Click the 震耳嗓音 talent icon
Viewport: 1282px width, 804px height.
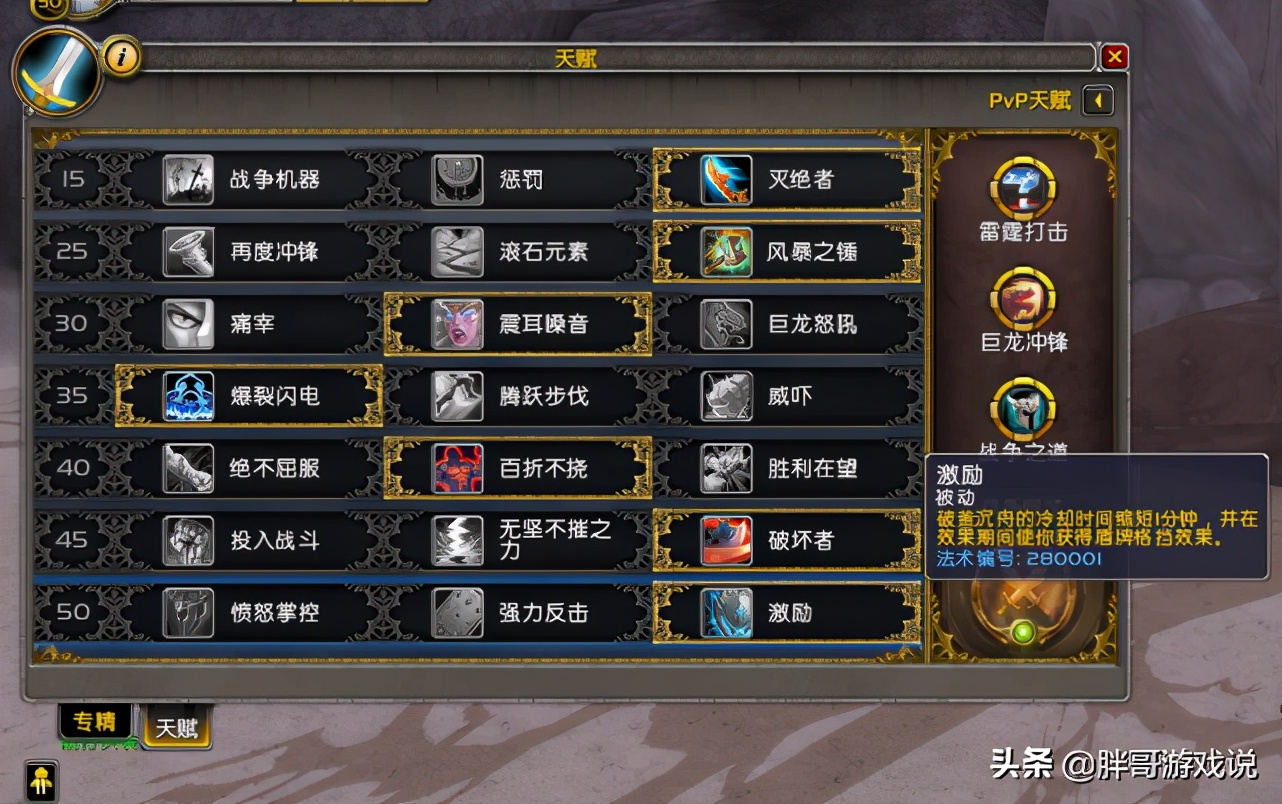tap(458, 324)
